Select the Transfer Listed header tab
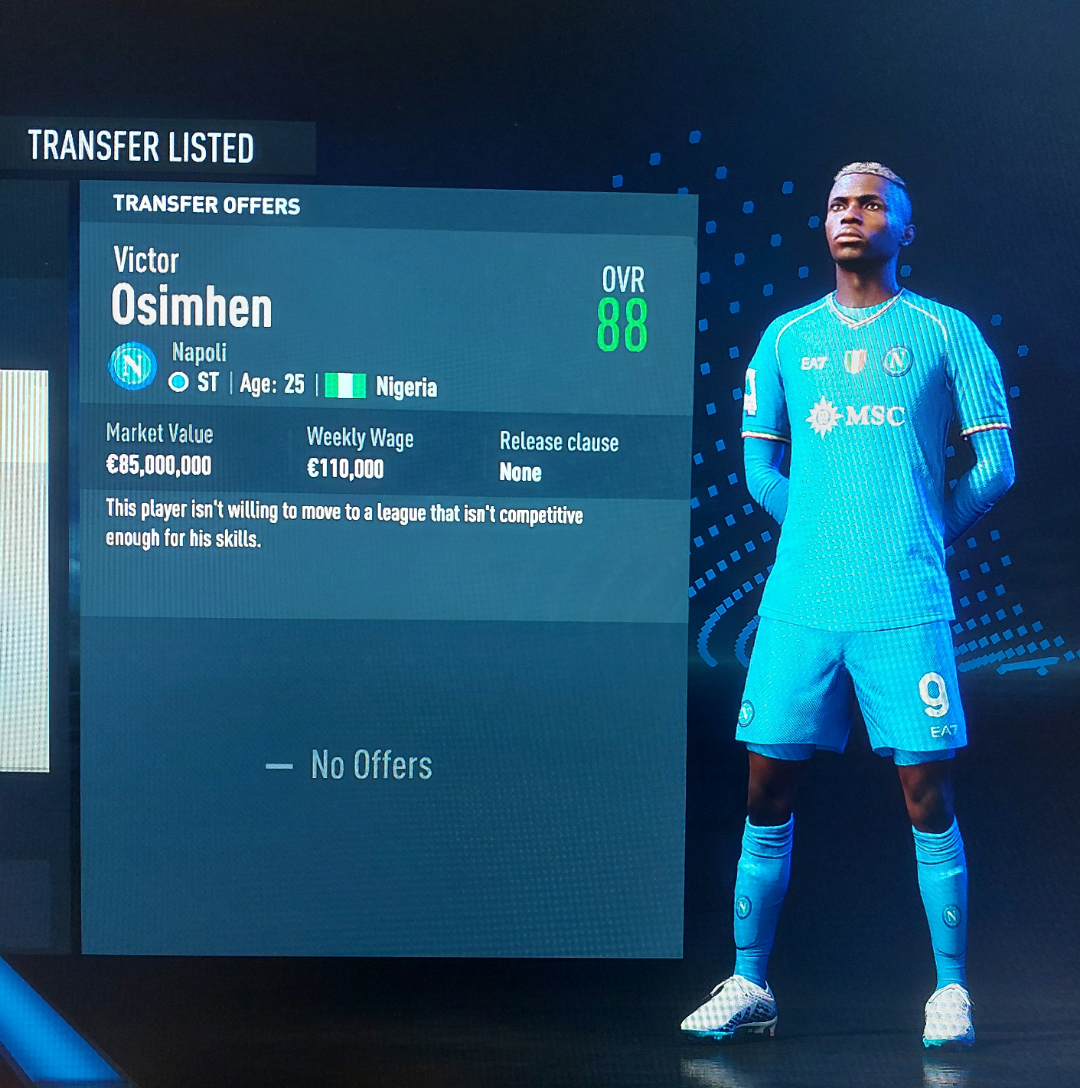Viewport: 1080px width, 1088px height. pyautogui.click(x=141, y=147)
